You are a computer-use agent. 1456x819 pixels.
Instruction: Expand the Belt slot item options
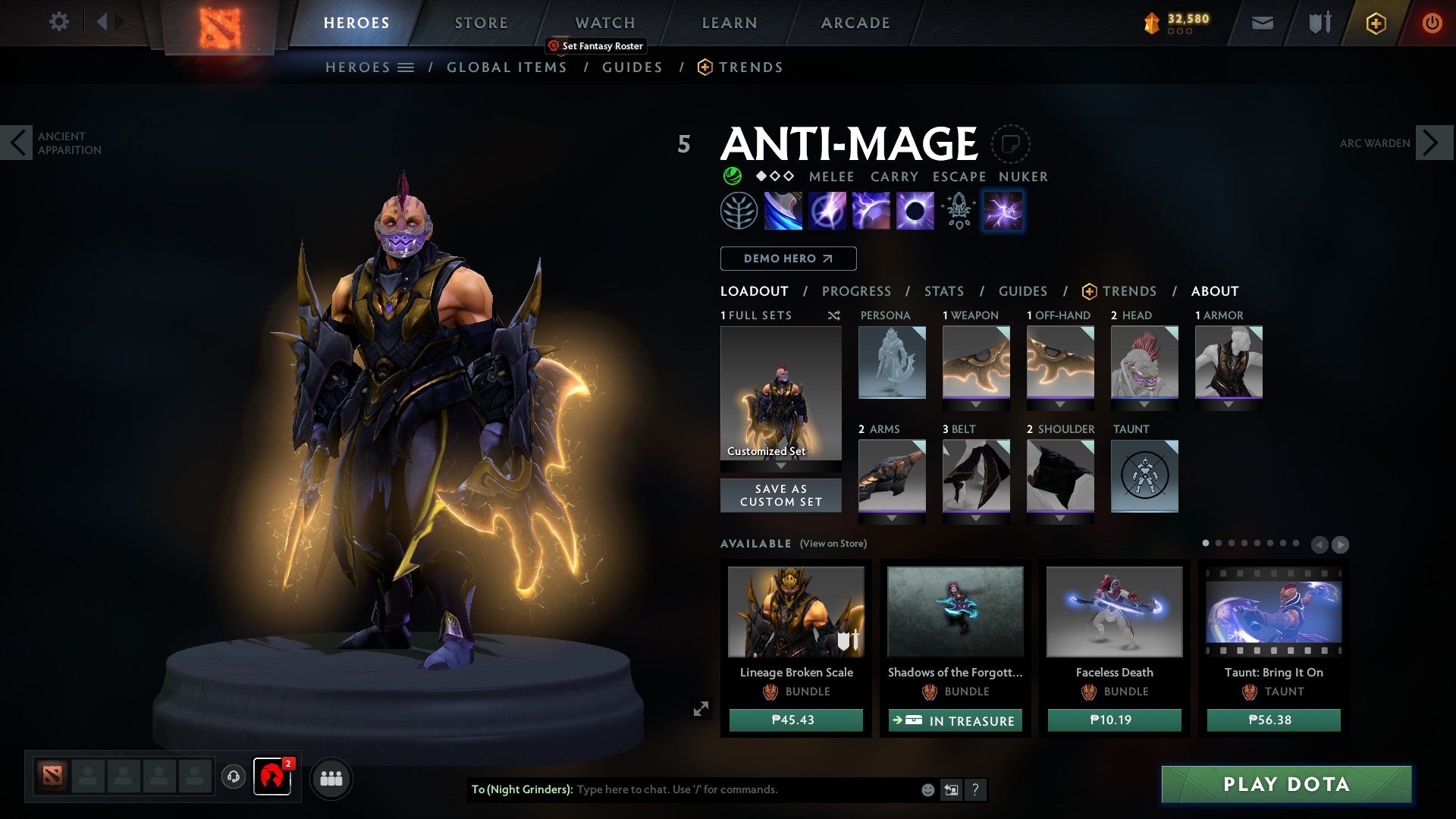(x=975, y=518)
